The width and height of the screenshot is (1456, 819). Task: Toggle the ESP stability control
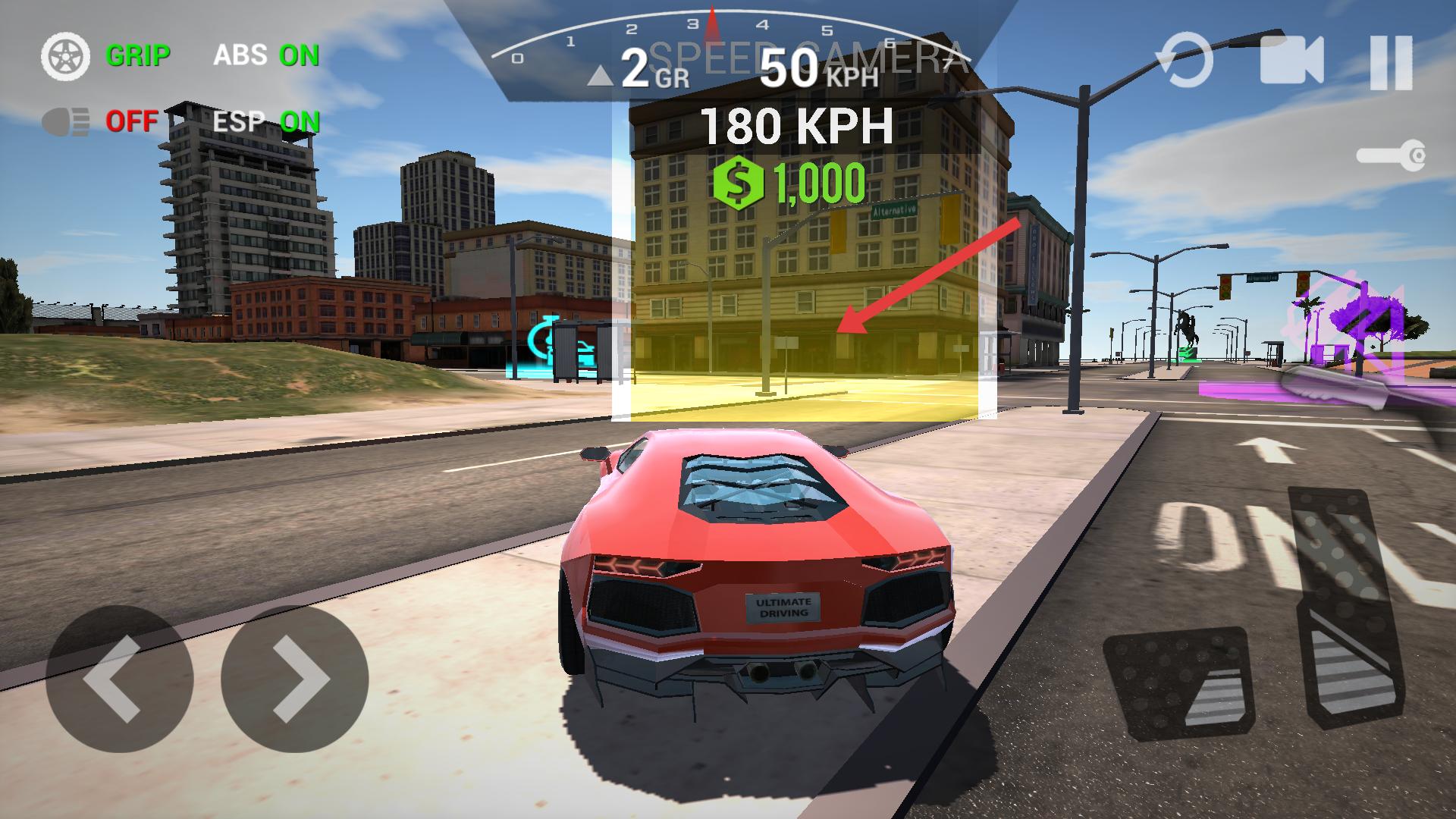click(x=266, y=121)
